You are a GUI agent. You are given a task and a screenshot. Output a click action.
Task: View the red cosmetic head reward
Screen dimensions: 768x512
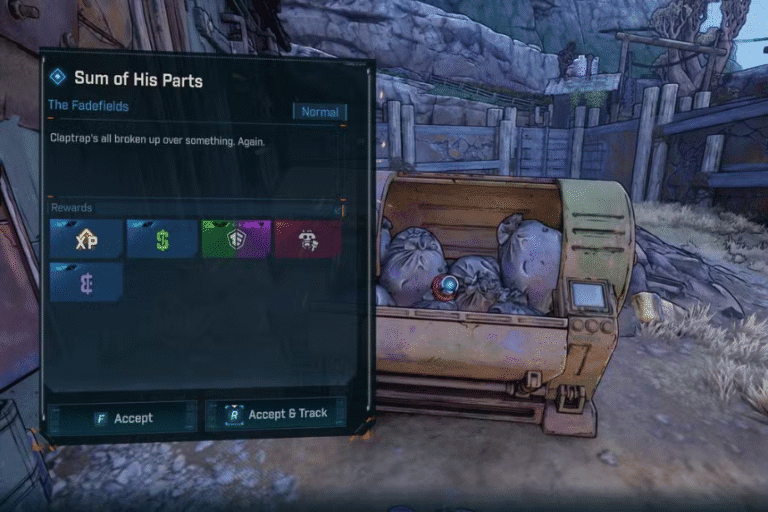coord(308,240)
